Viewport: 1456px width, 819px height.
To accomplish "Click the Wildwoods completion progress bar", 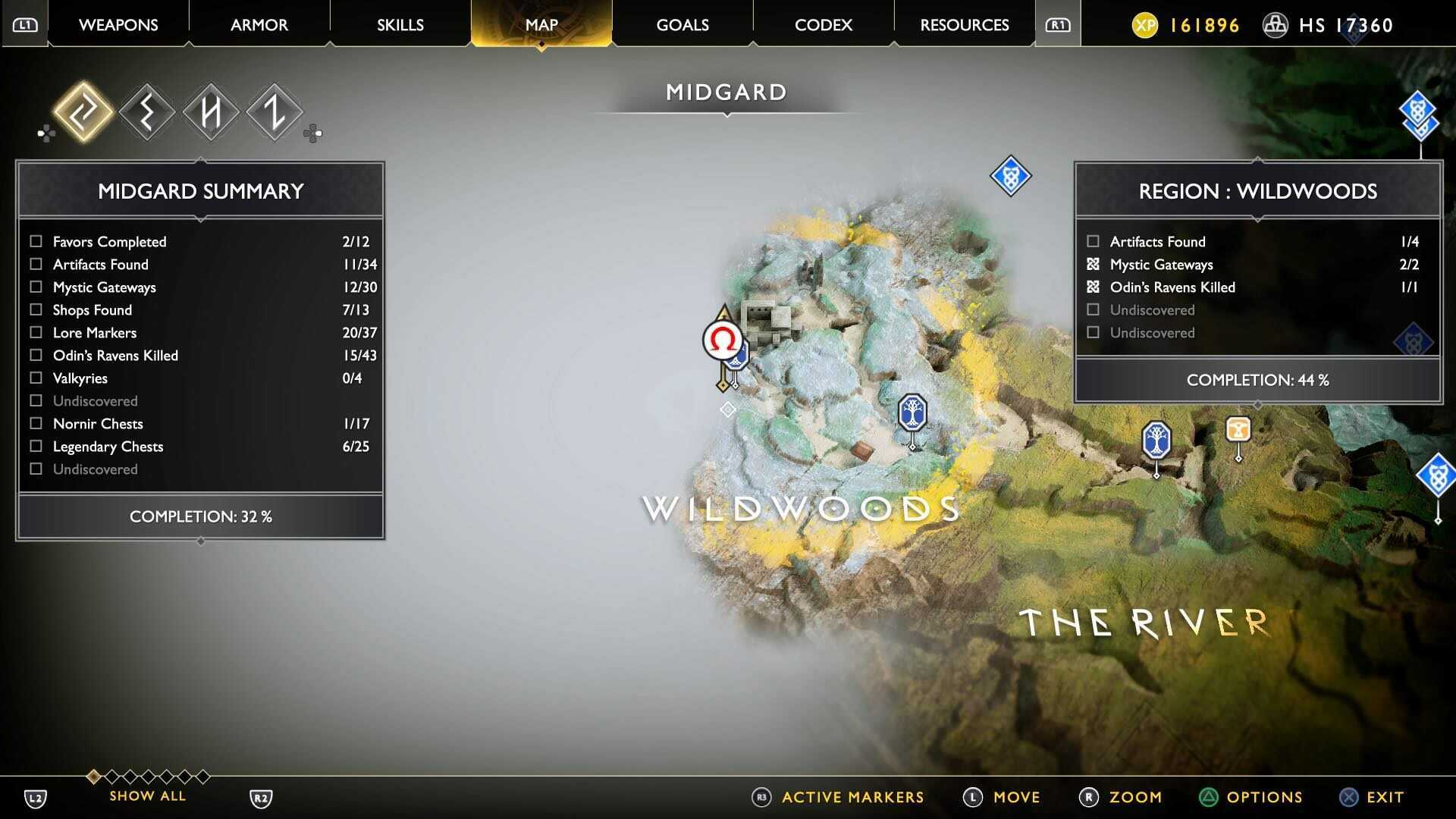I will click(1257, 380).
